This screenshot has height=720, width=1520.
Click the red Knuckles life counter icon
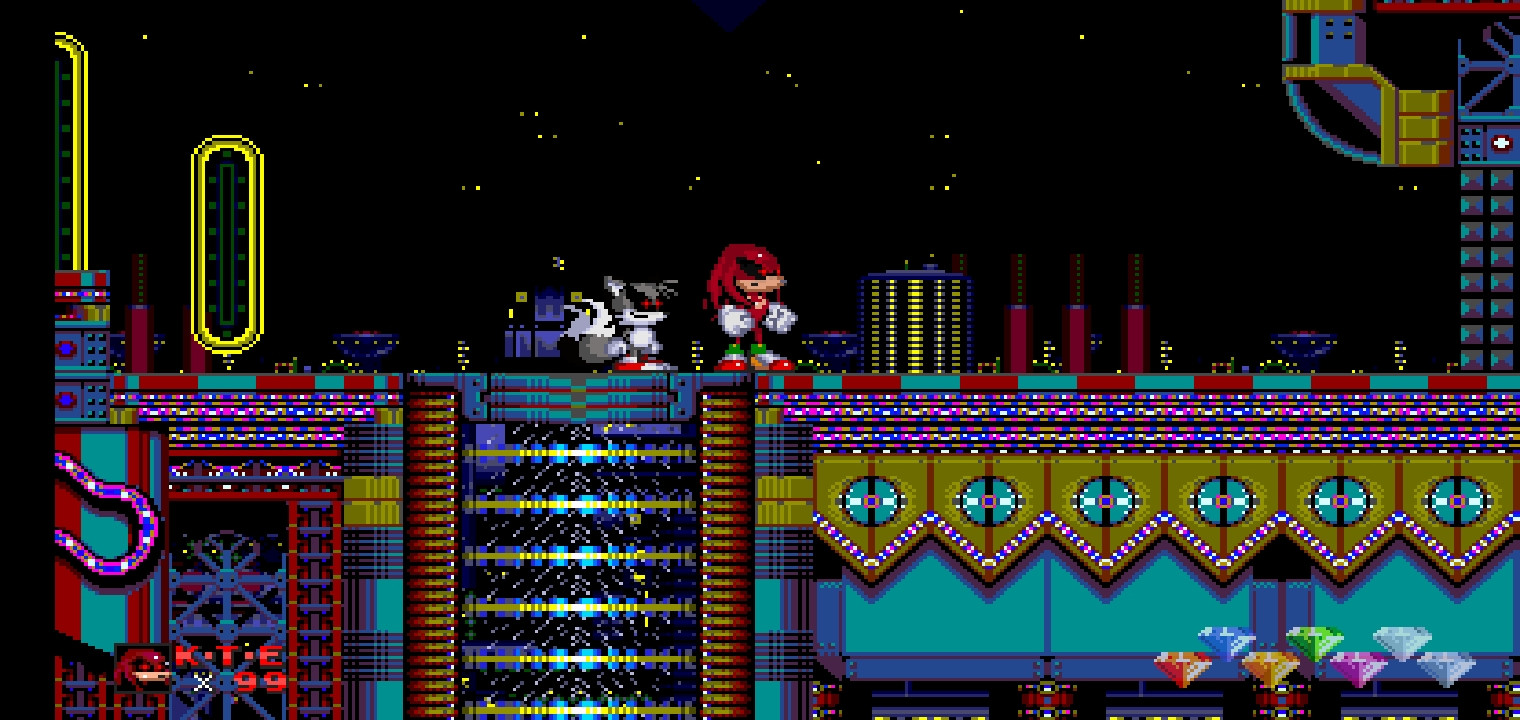coord(142,668)
